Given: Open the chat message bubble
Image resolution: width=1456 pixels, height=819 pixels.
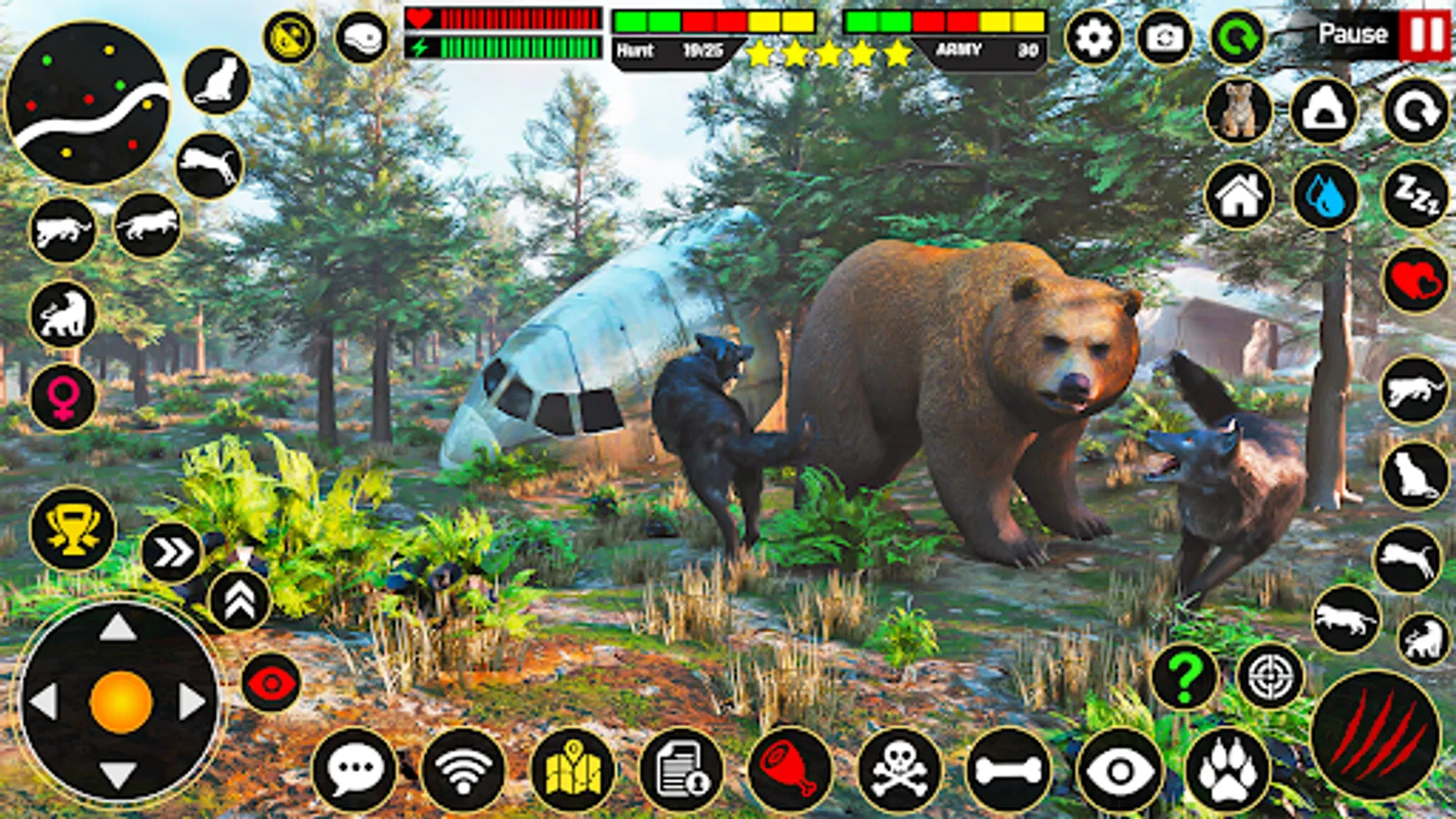Looking at the screenshot, I should (x=355, y=767).
